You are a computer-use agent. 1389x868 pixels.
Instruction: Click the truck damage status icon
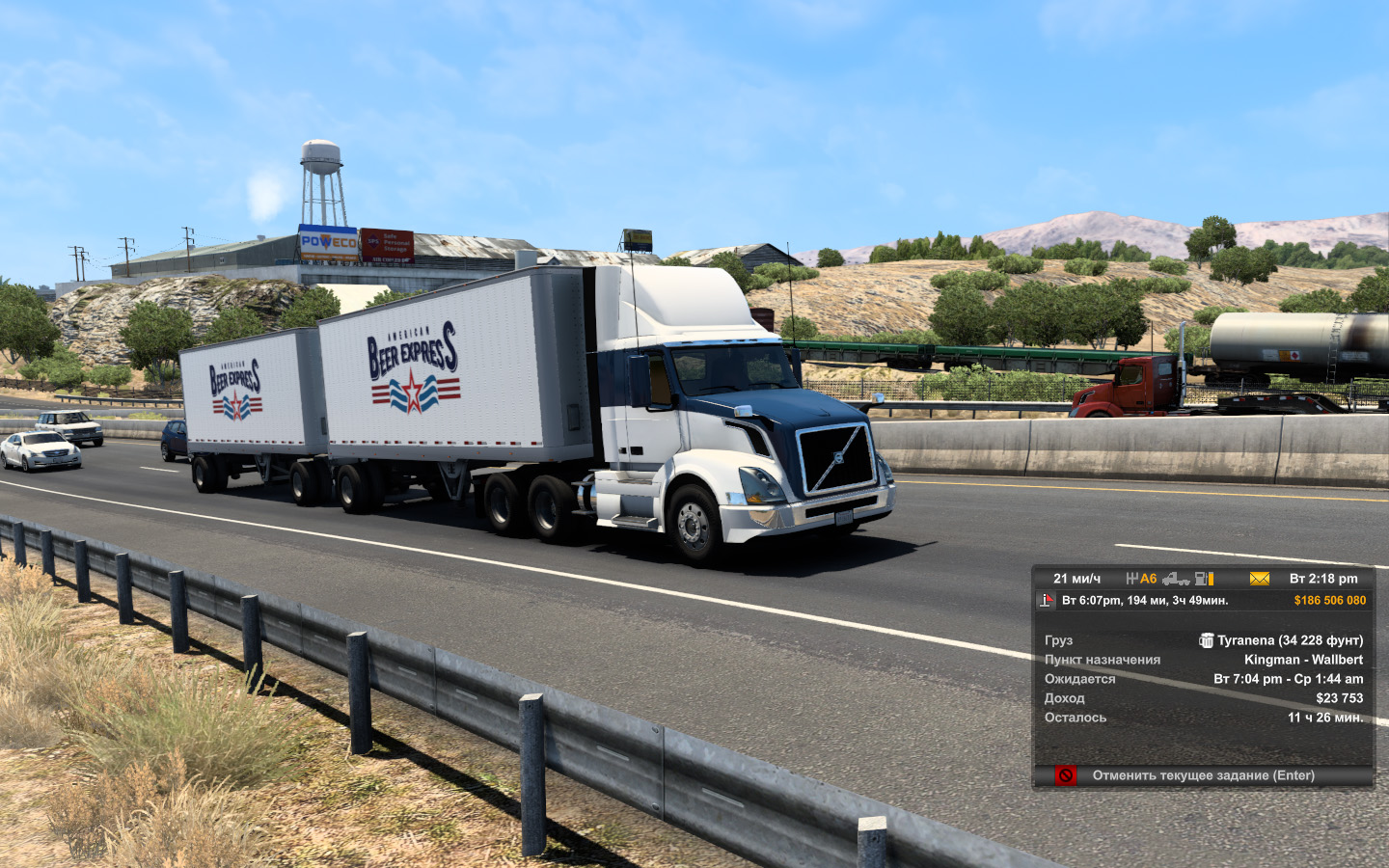(x=1175, y=579)
